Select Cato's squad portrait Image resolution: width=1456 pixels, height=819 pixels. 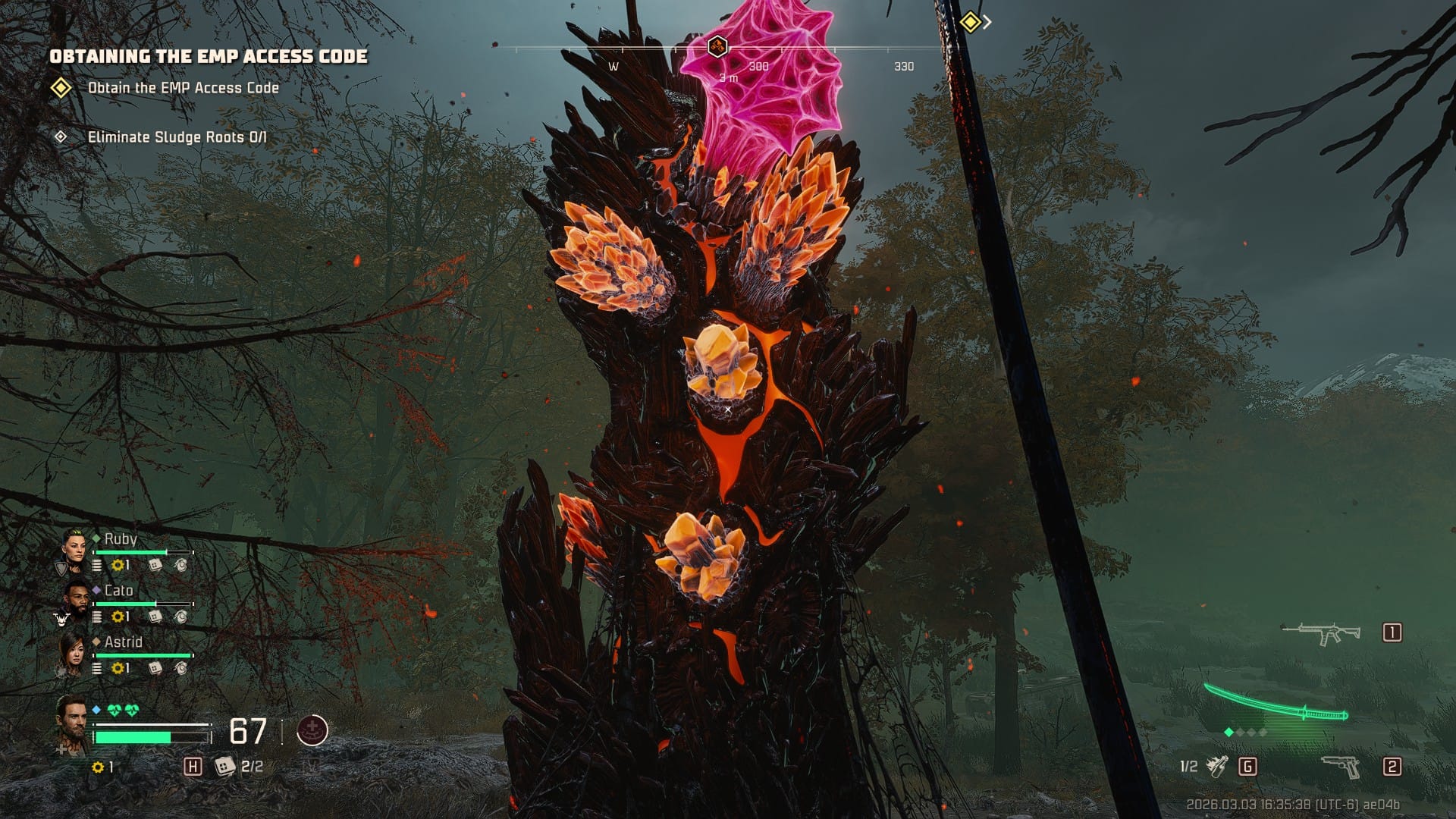coord(75,601)
